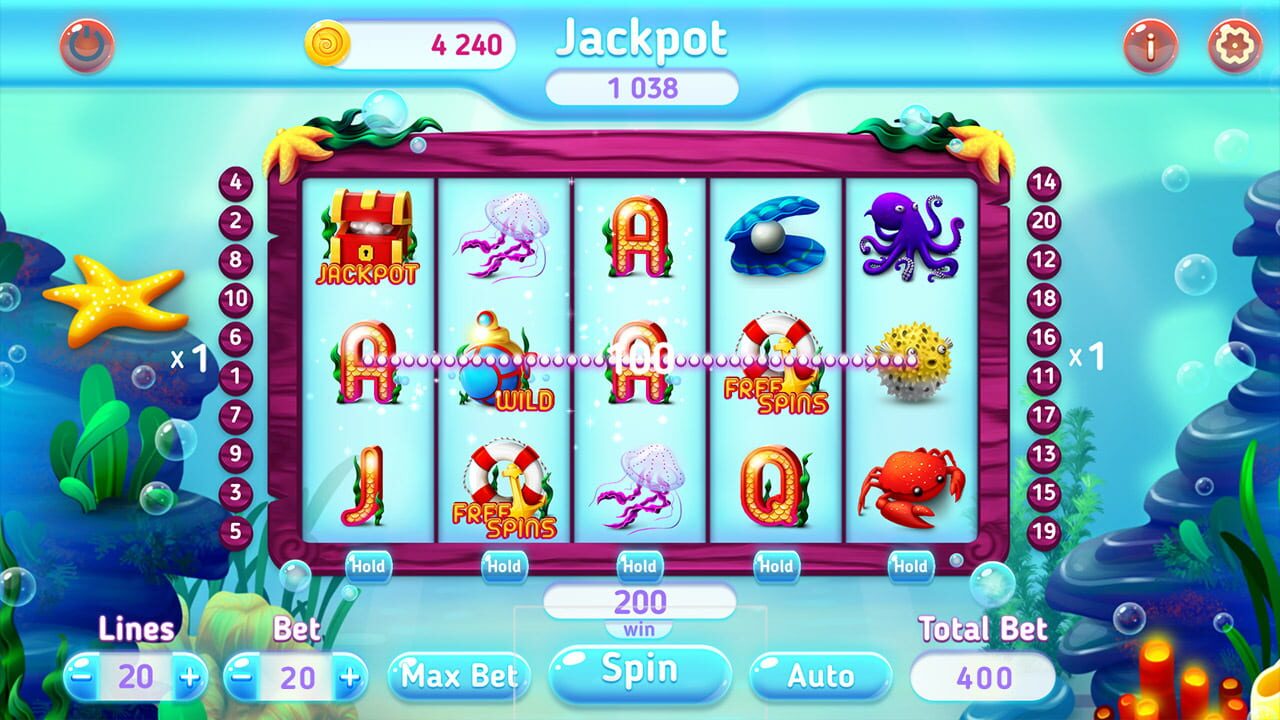This screenshot has height=720, width=1280.
Task: Hold the first reel
Action: point(368,565)
